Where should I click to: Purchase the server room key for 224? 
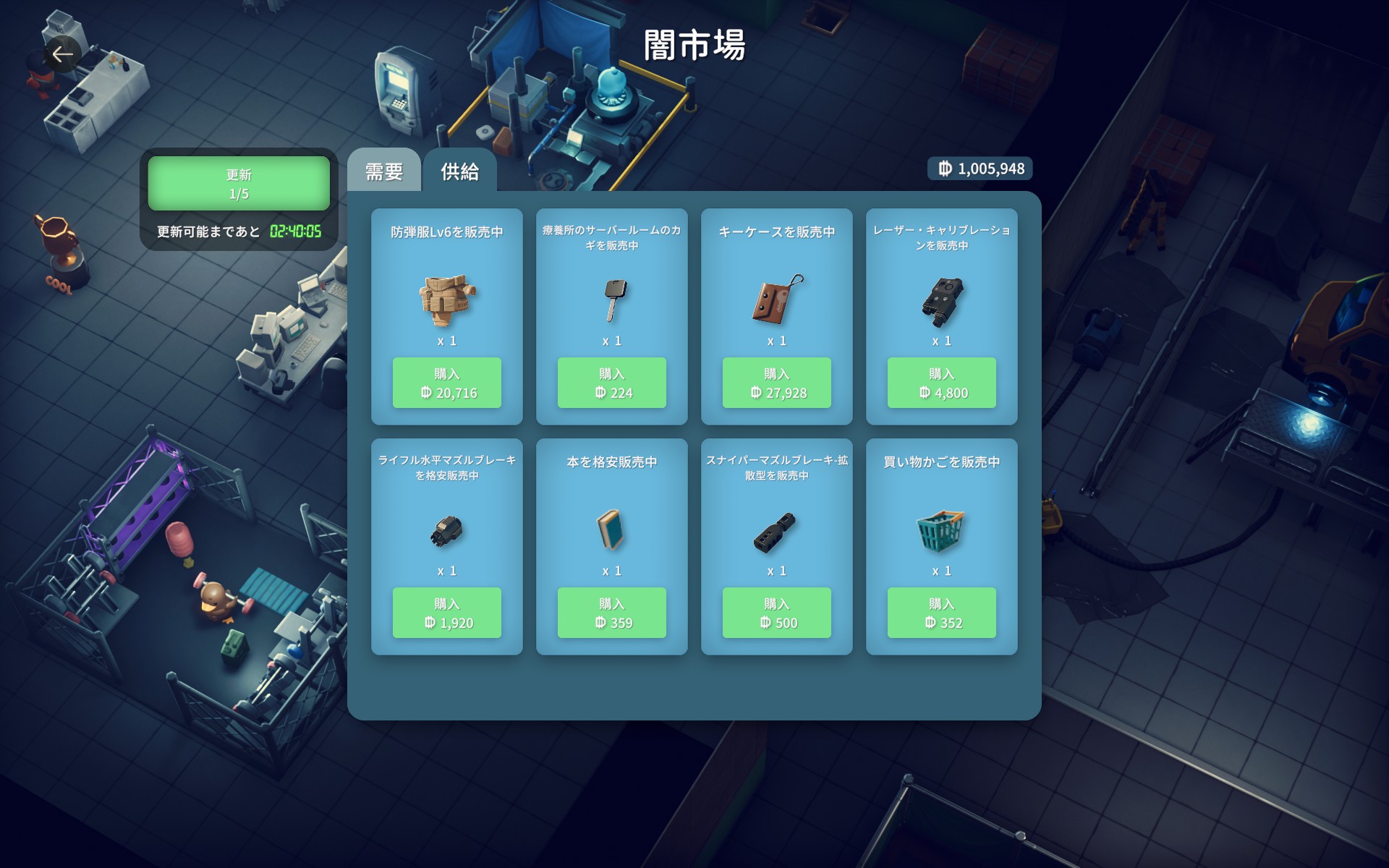(x=611, y=383)
